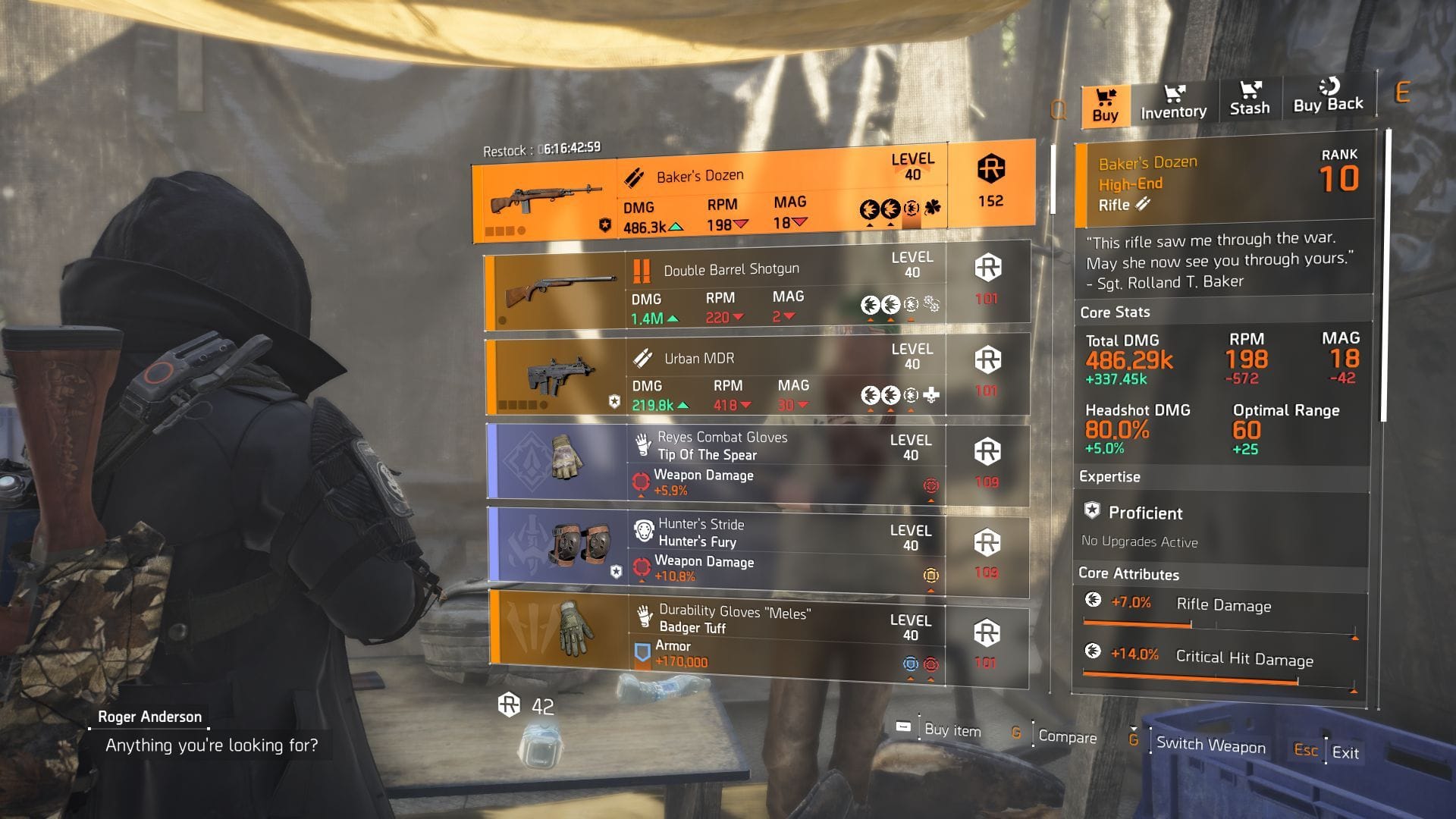Collapse the Expertise section
This screenshot has height=819, width=1456.
tap(1109, 477)
